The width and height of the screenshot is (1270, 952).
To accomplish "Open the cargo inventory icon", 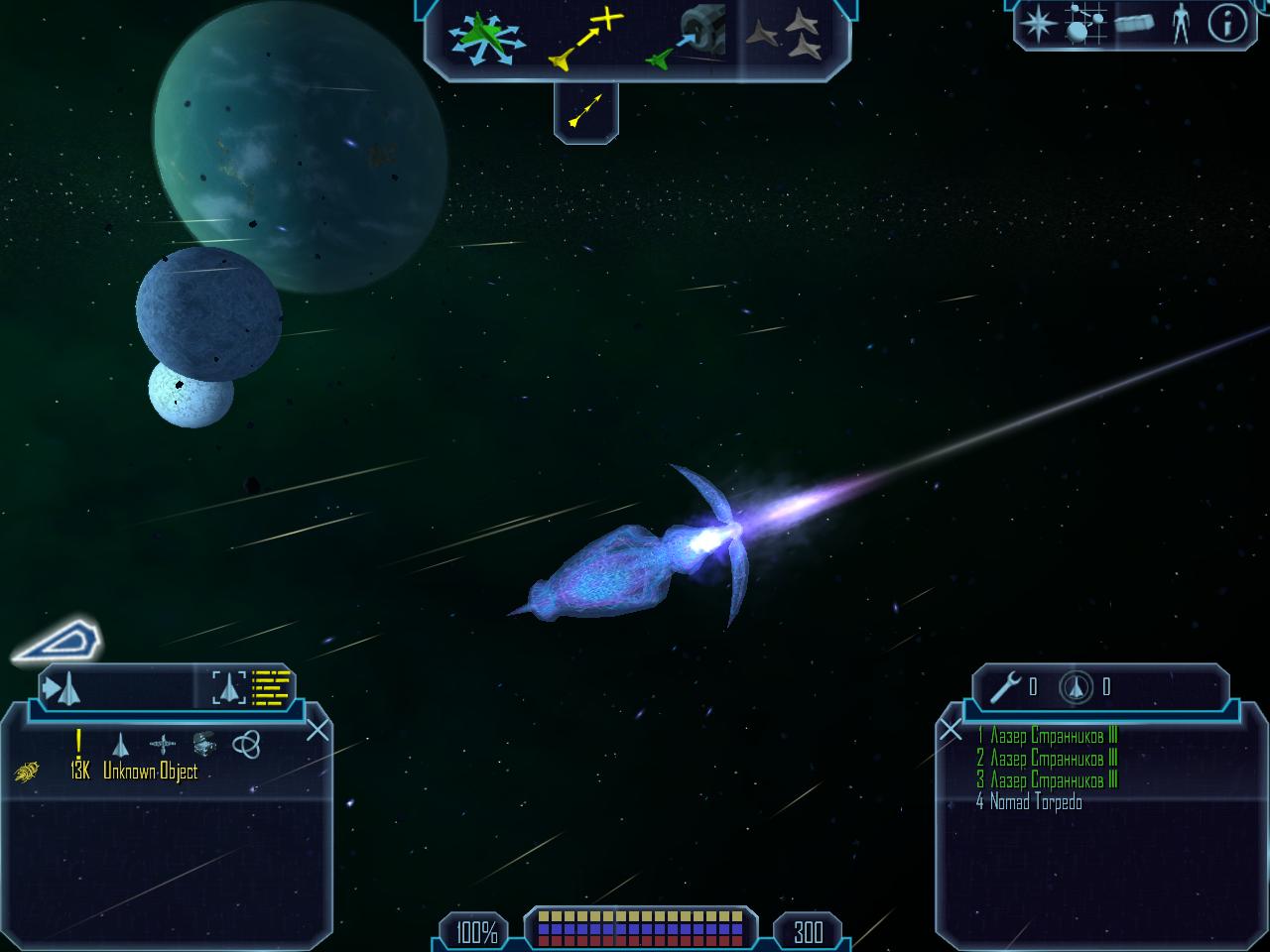I will coord(1133,23).
